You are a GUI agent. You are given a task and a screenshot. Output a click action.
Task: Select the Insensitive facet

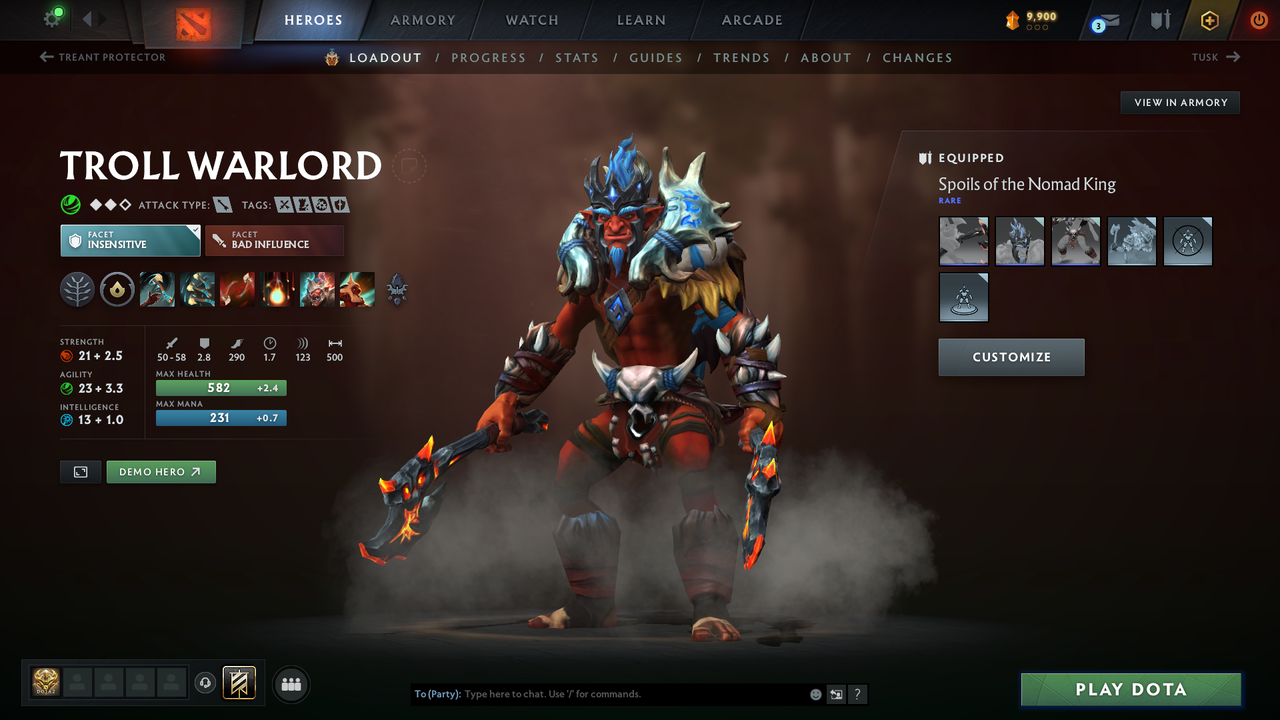pyautogui.click(x=129, y=240)
